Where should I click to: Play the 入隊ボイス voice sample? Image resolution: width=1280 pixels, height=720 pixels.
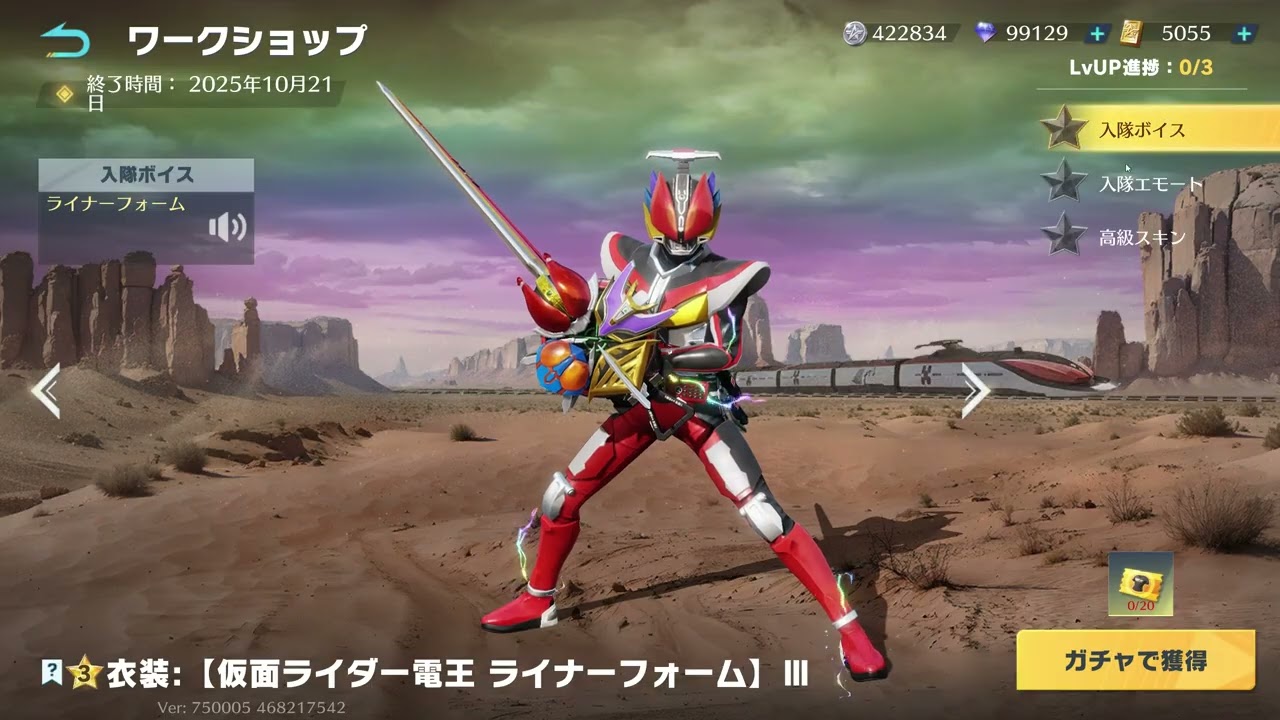227,228
